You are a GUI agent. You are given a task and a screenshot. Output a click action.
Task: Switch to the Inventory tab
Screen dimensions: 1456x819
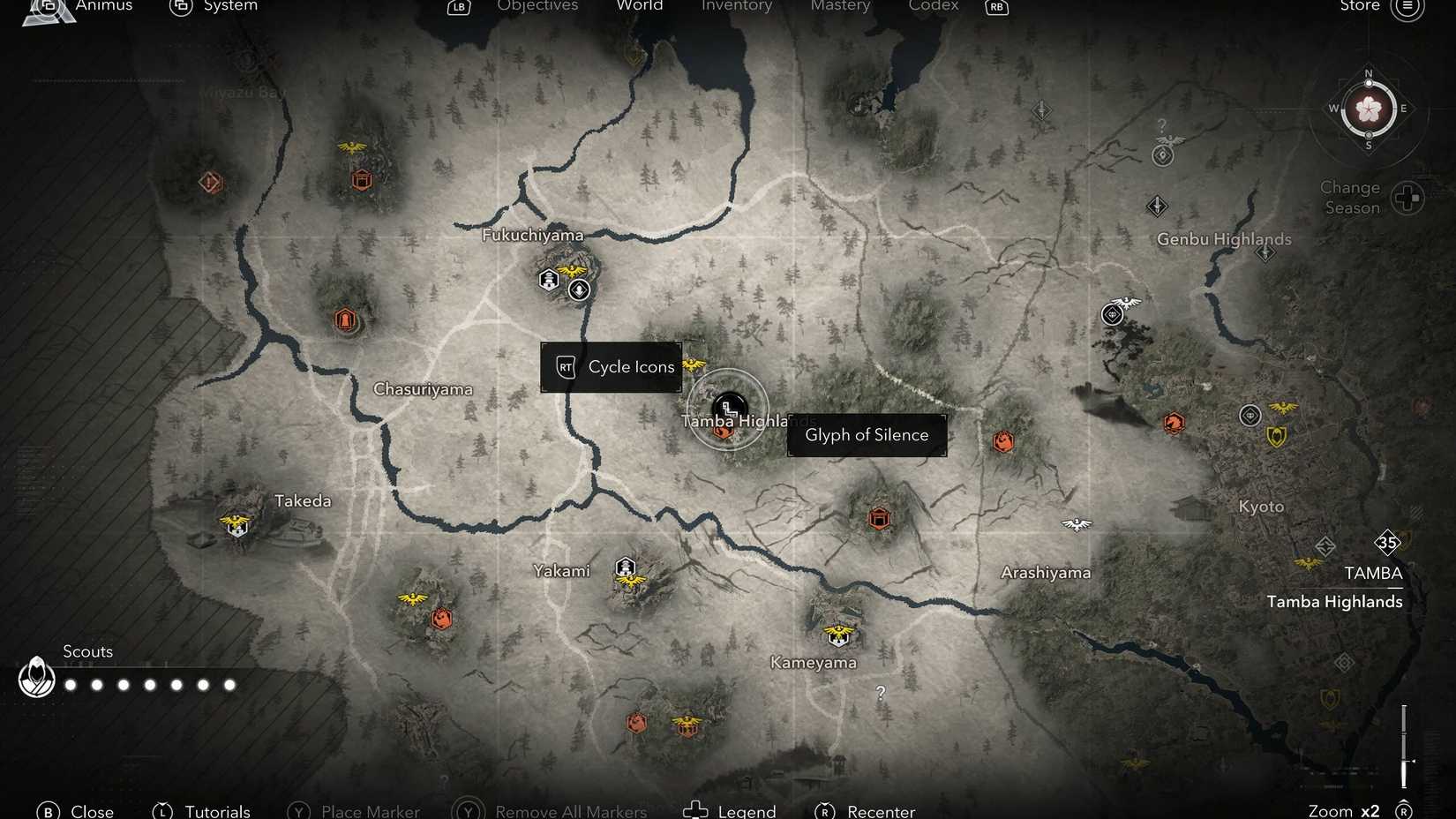737,6
